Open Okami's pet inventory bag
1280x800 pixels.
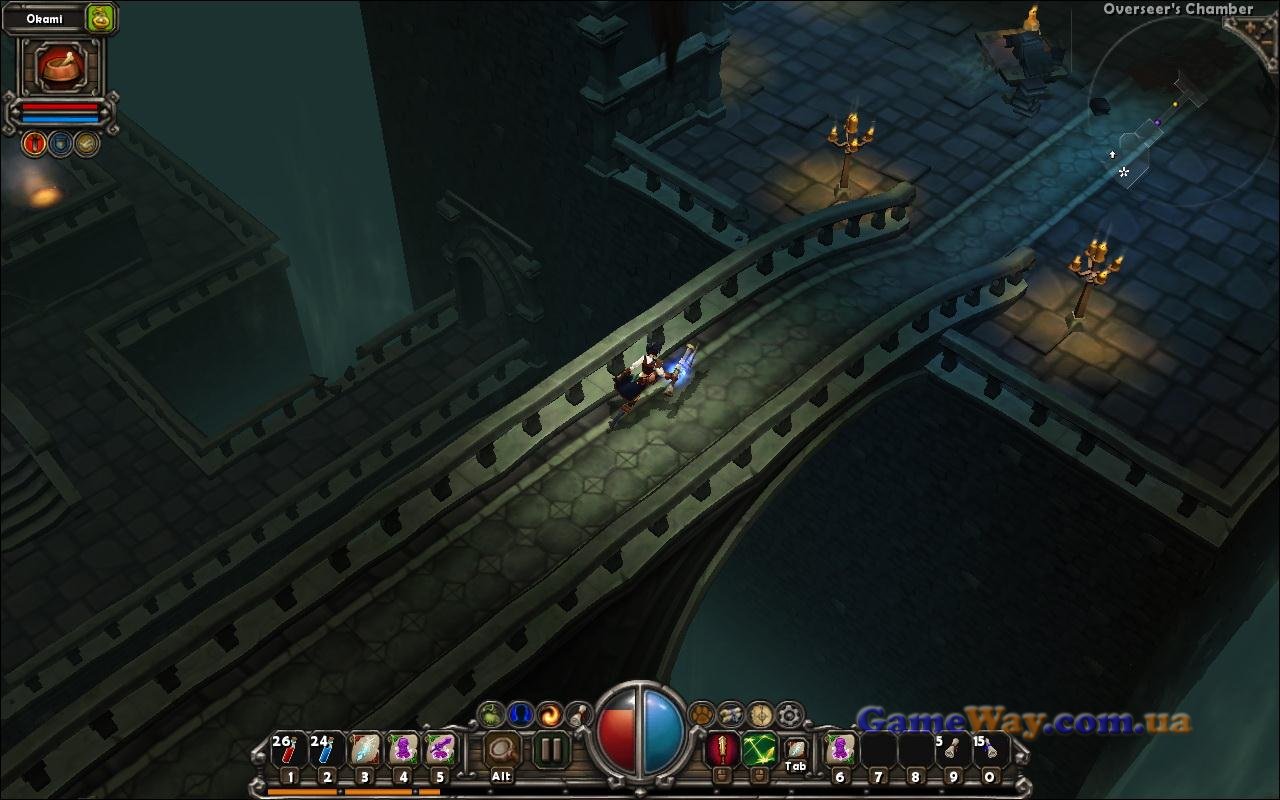point(100,17)
